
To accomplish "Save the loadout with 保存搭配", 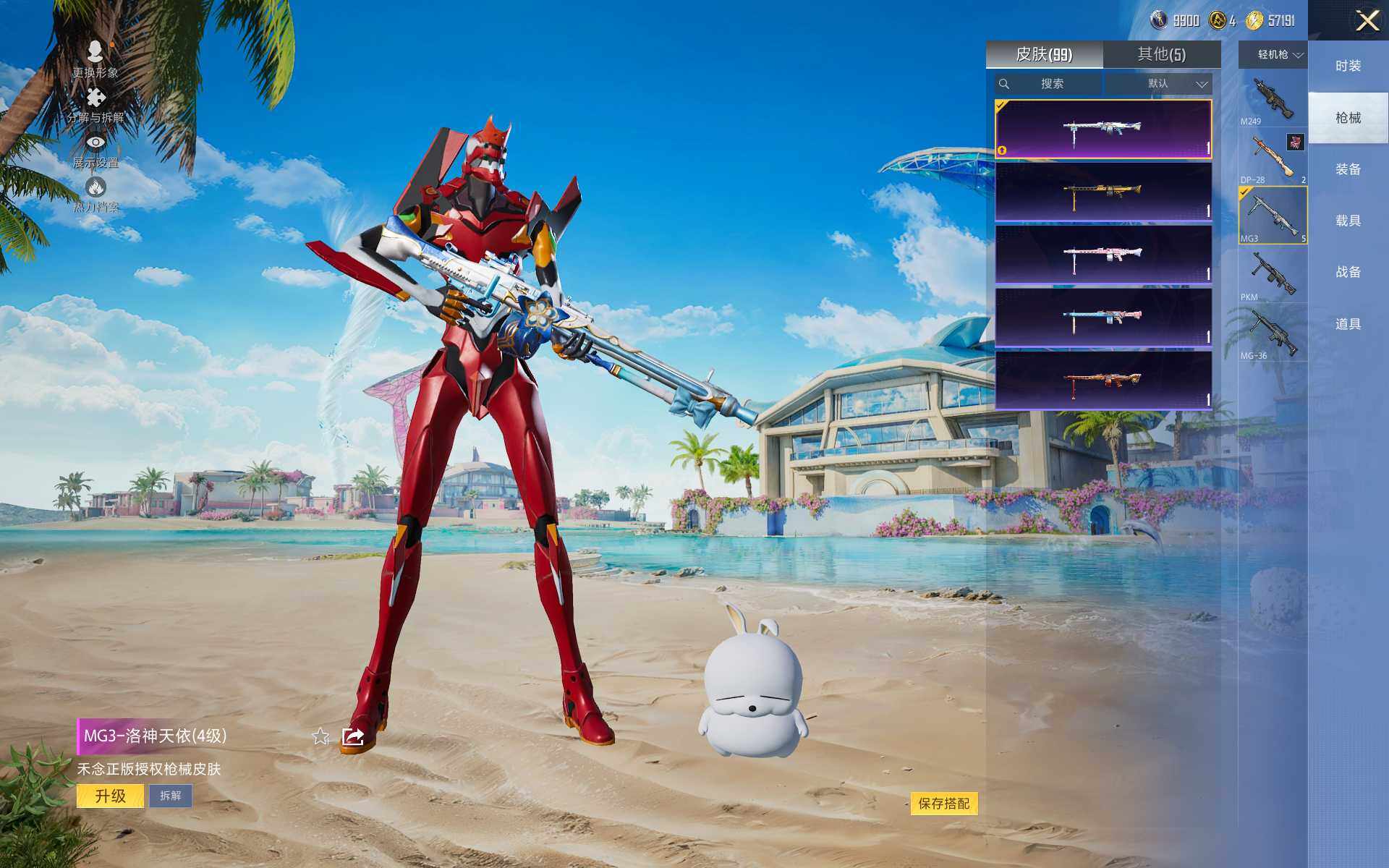I will [943, 804].
